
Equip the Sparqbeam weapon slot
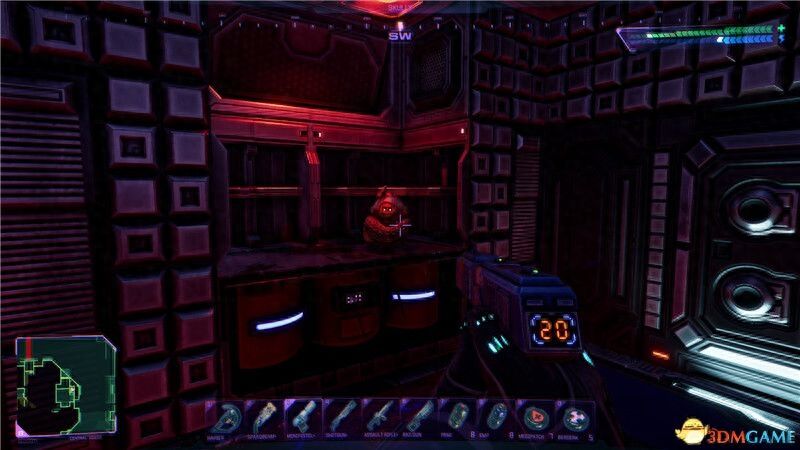point(264,416)
